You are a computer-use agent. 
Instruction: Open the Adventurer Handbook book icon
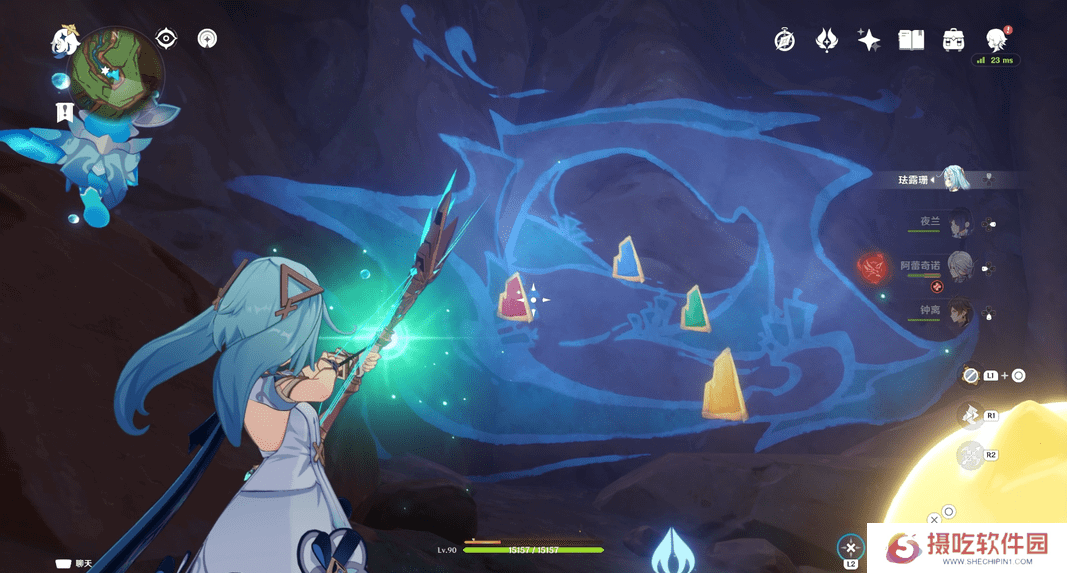(911, 40)
